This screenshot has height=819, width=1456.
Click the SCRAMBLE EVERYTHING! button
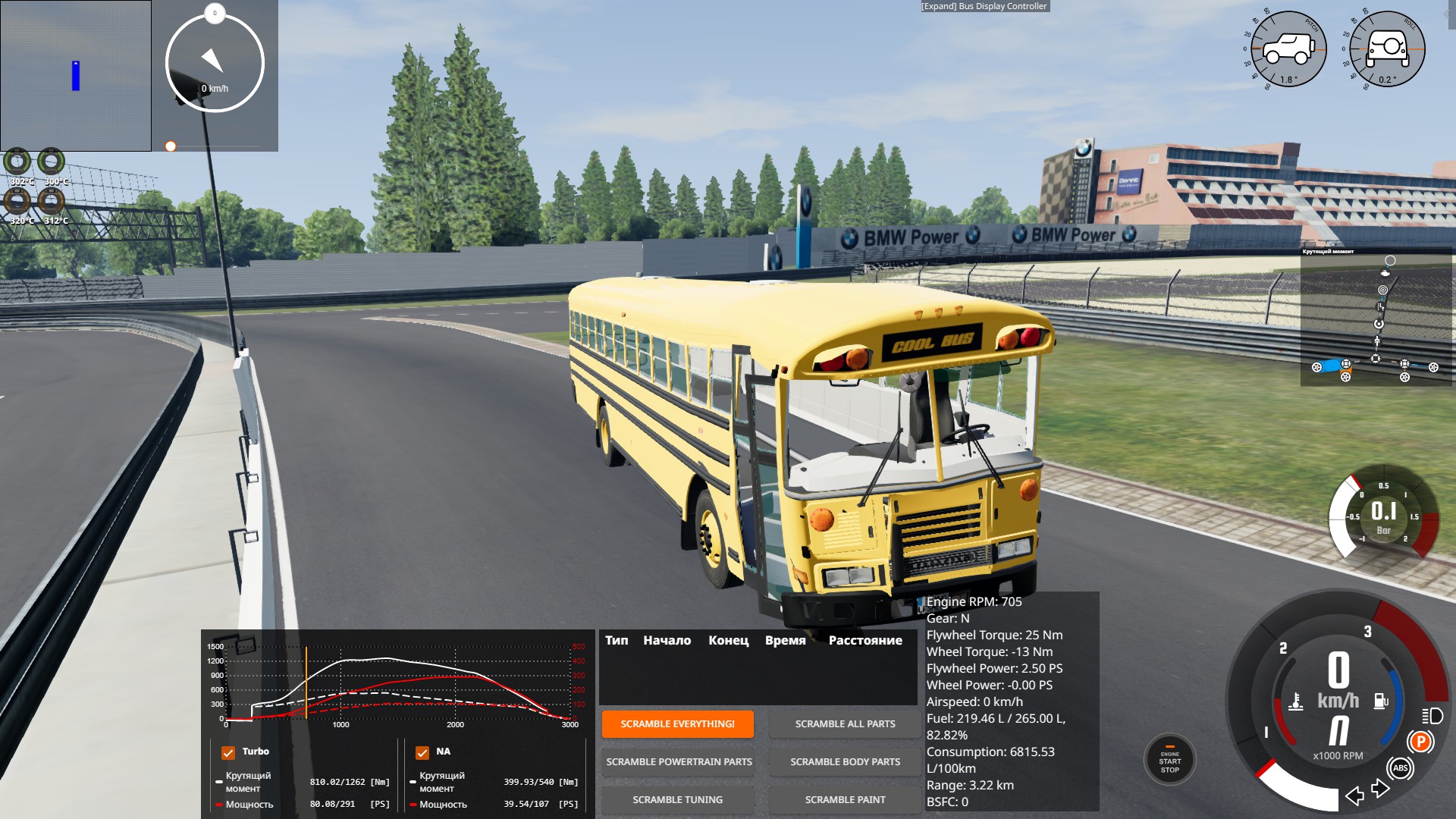[x=677, y=724]
